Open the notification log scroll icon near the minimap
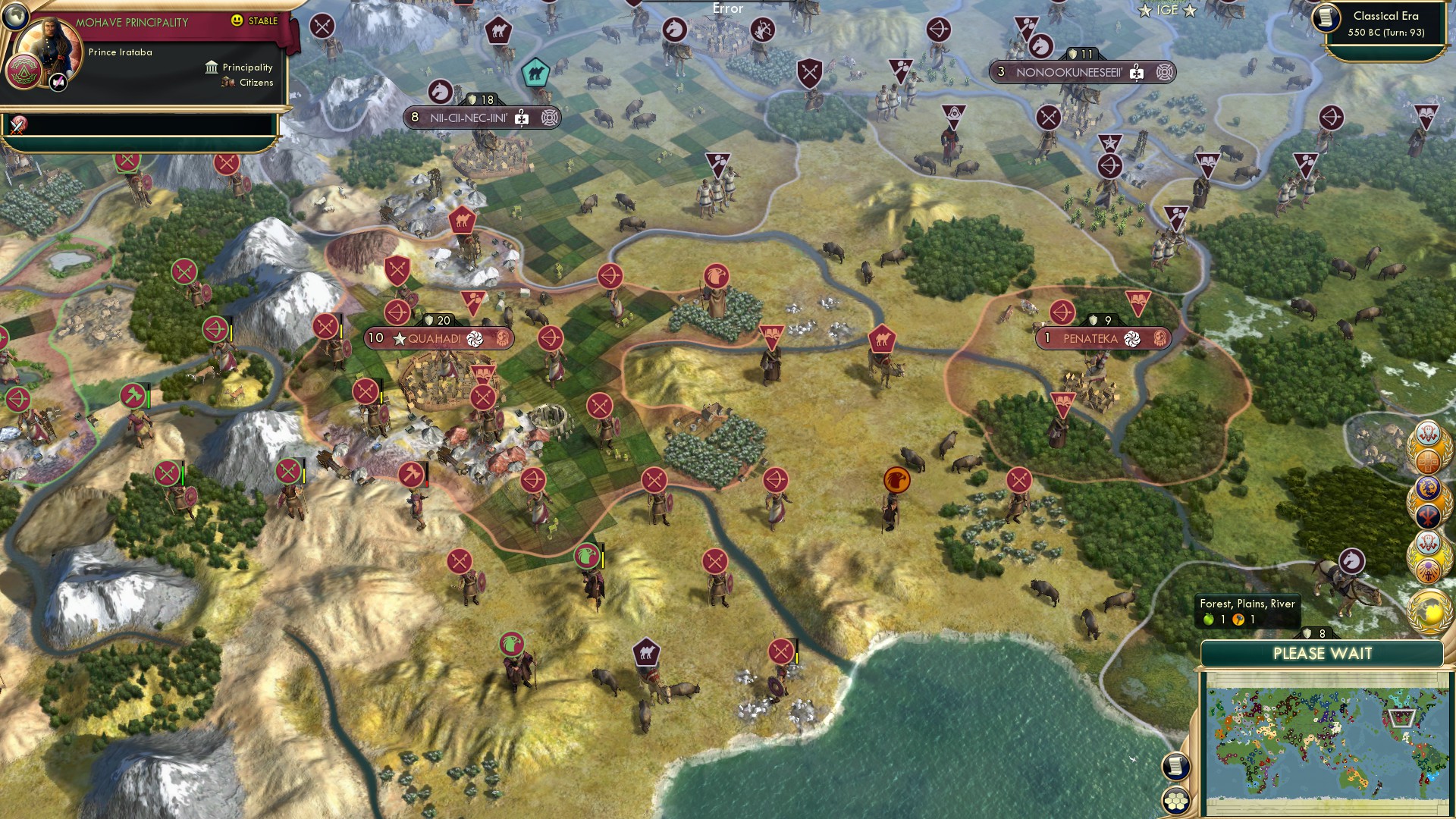The height and width of the screenshot is (819, 1456). (1176, 766)
